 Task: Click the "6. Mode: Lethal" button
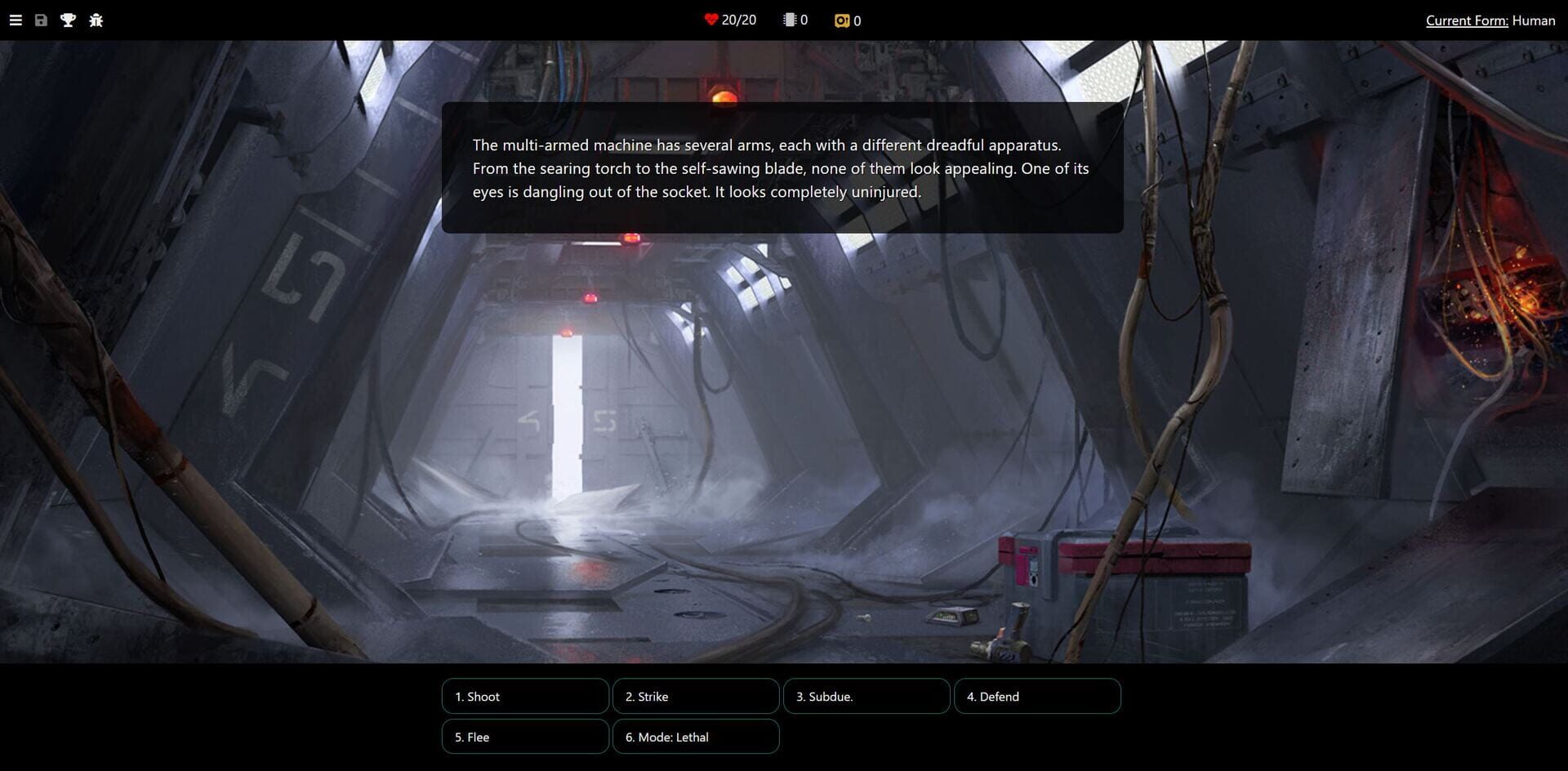(x=695, y=736)
